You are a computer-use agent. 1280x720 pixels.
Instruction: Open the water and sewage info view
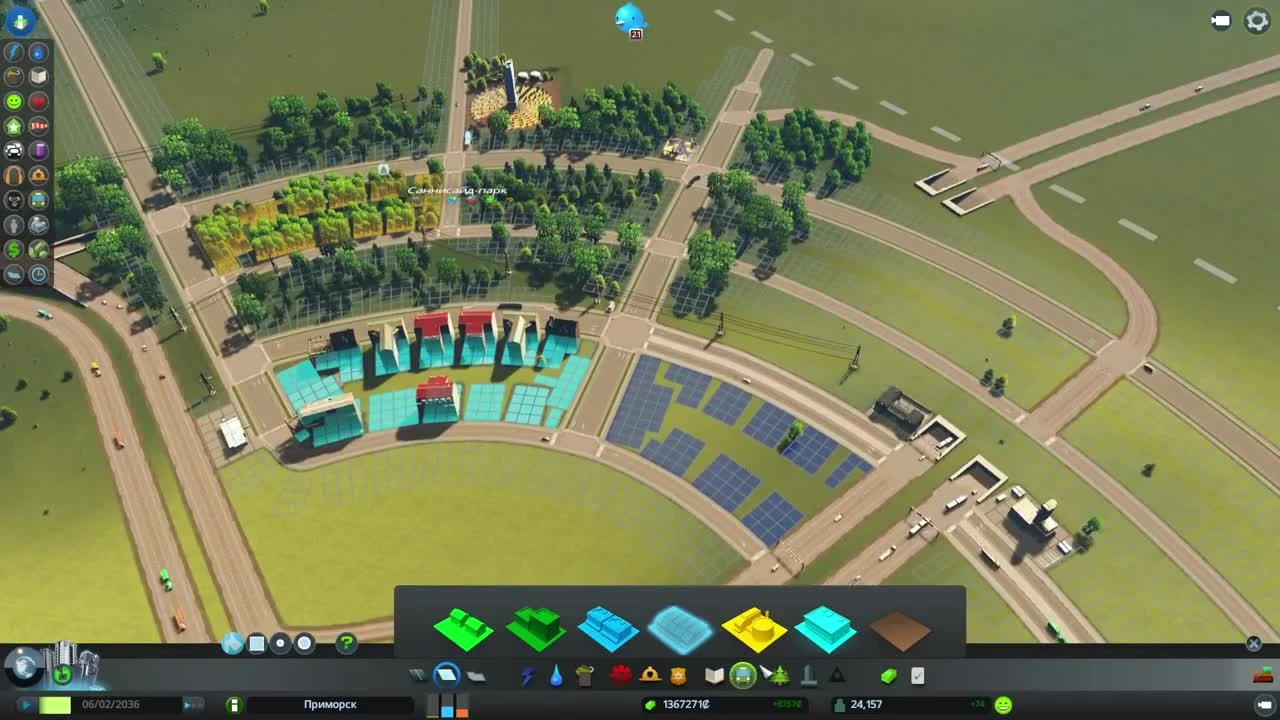(36, 50)
